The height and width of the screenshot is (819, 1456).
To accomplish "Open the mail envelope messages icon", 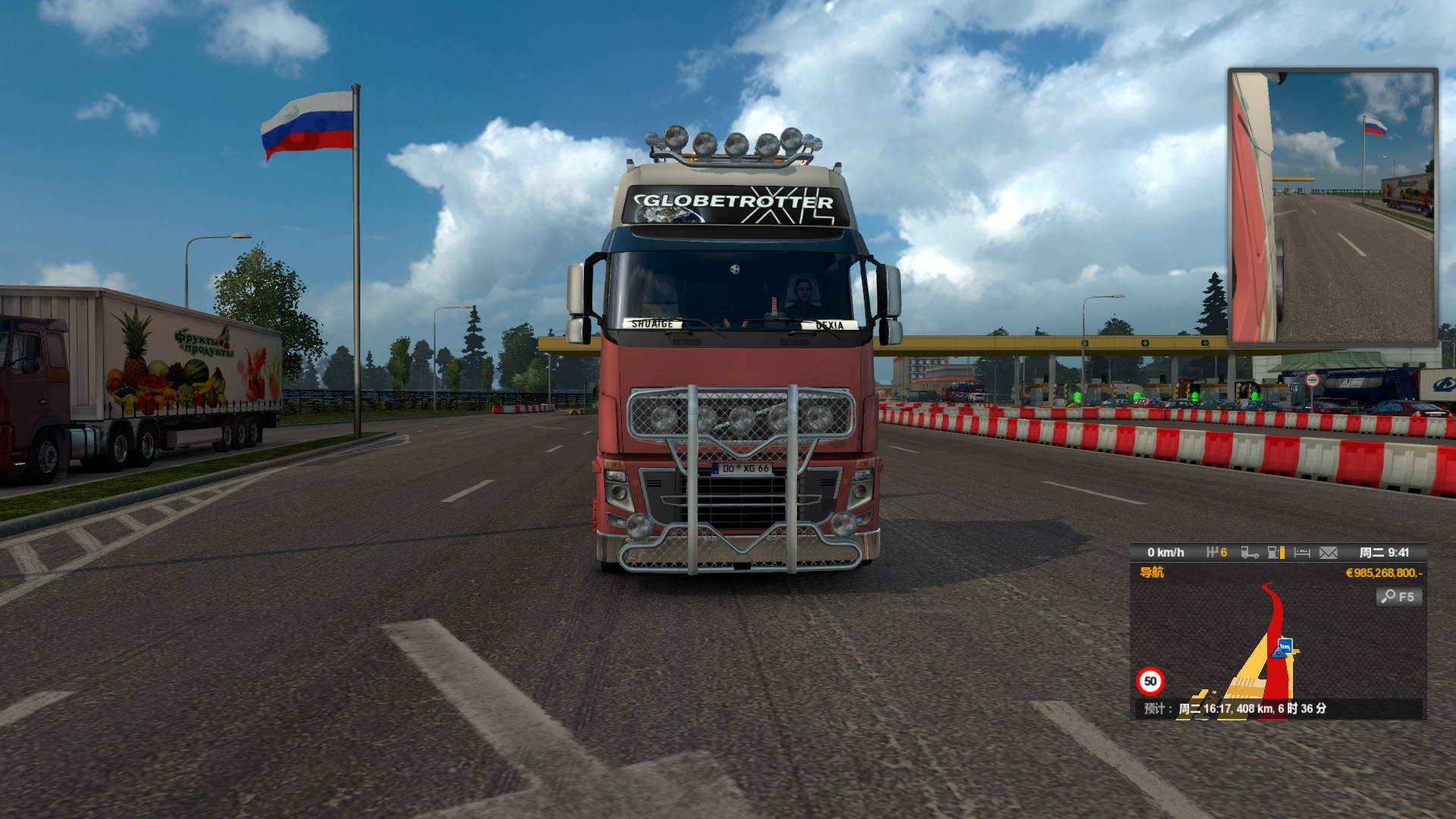I will coord(1328,553).
